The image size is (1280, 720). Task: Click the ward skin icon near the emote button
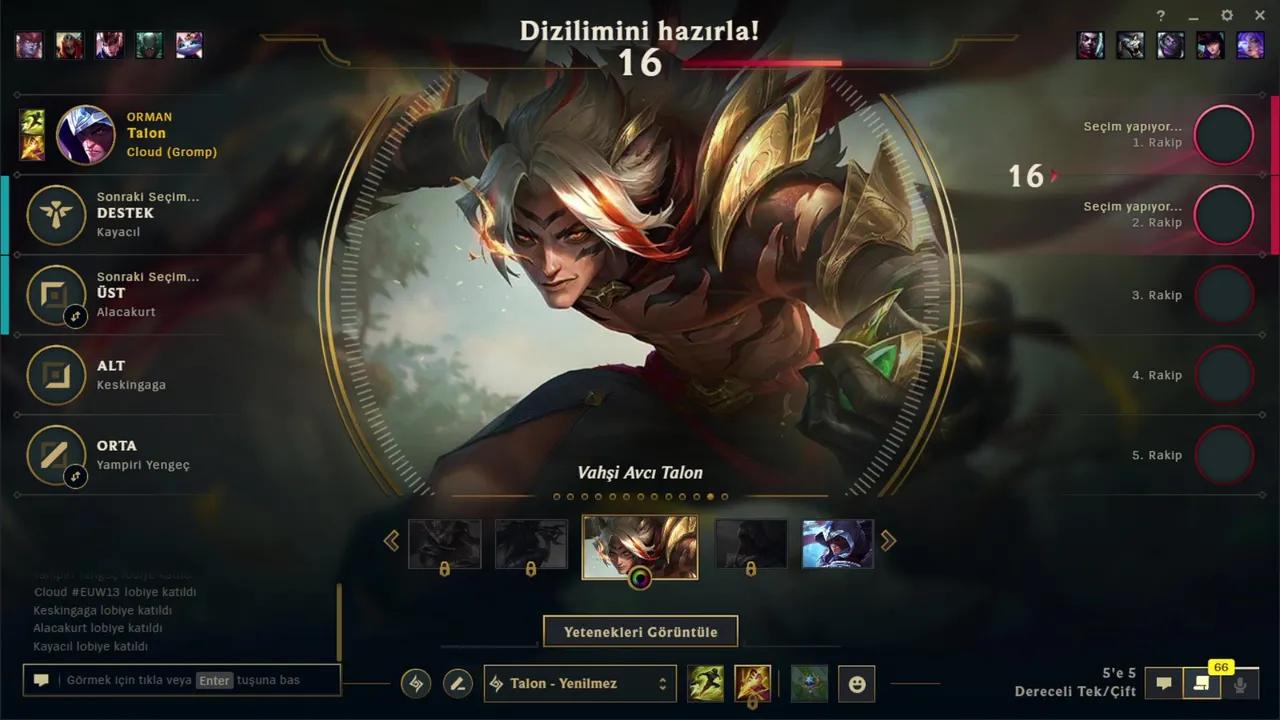click(x=808, y=683)
